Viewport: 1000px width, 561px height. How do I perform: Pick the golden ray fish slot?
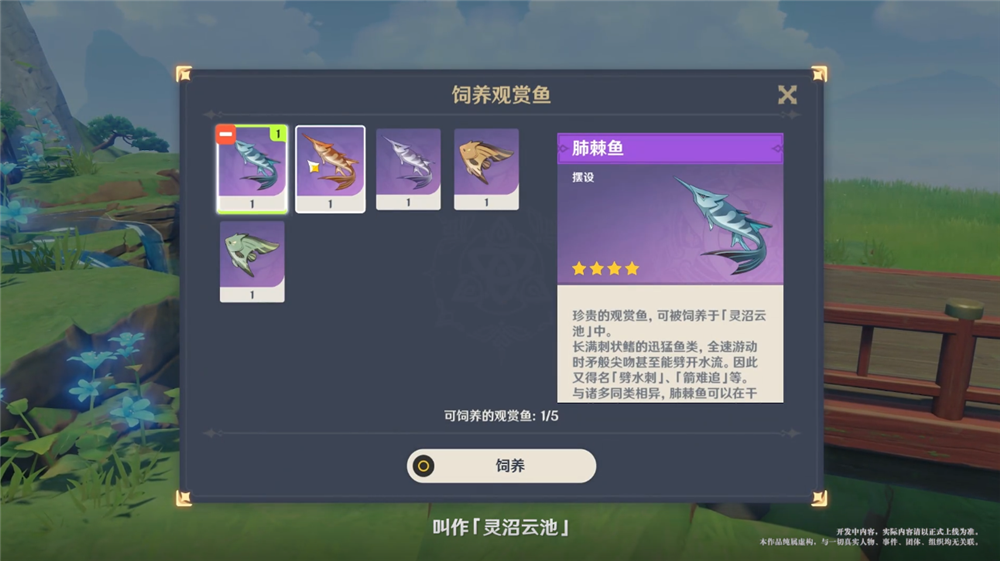pos(486,168)
